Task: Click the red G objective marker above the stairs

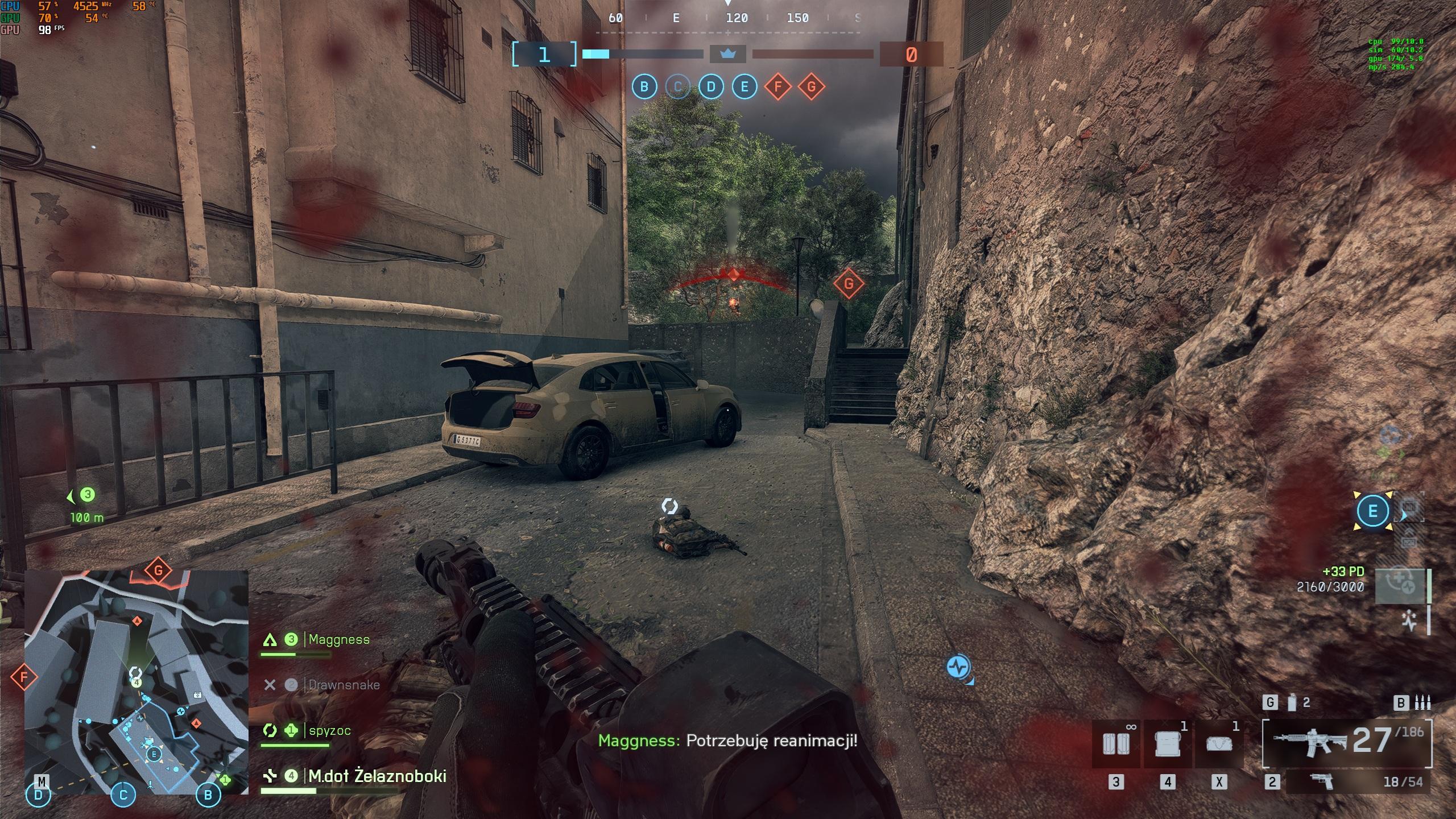Action: (x=849, y=283)
